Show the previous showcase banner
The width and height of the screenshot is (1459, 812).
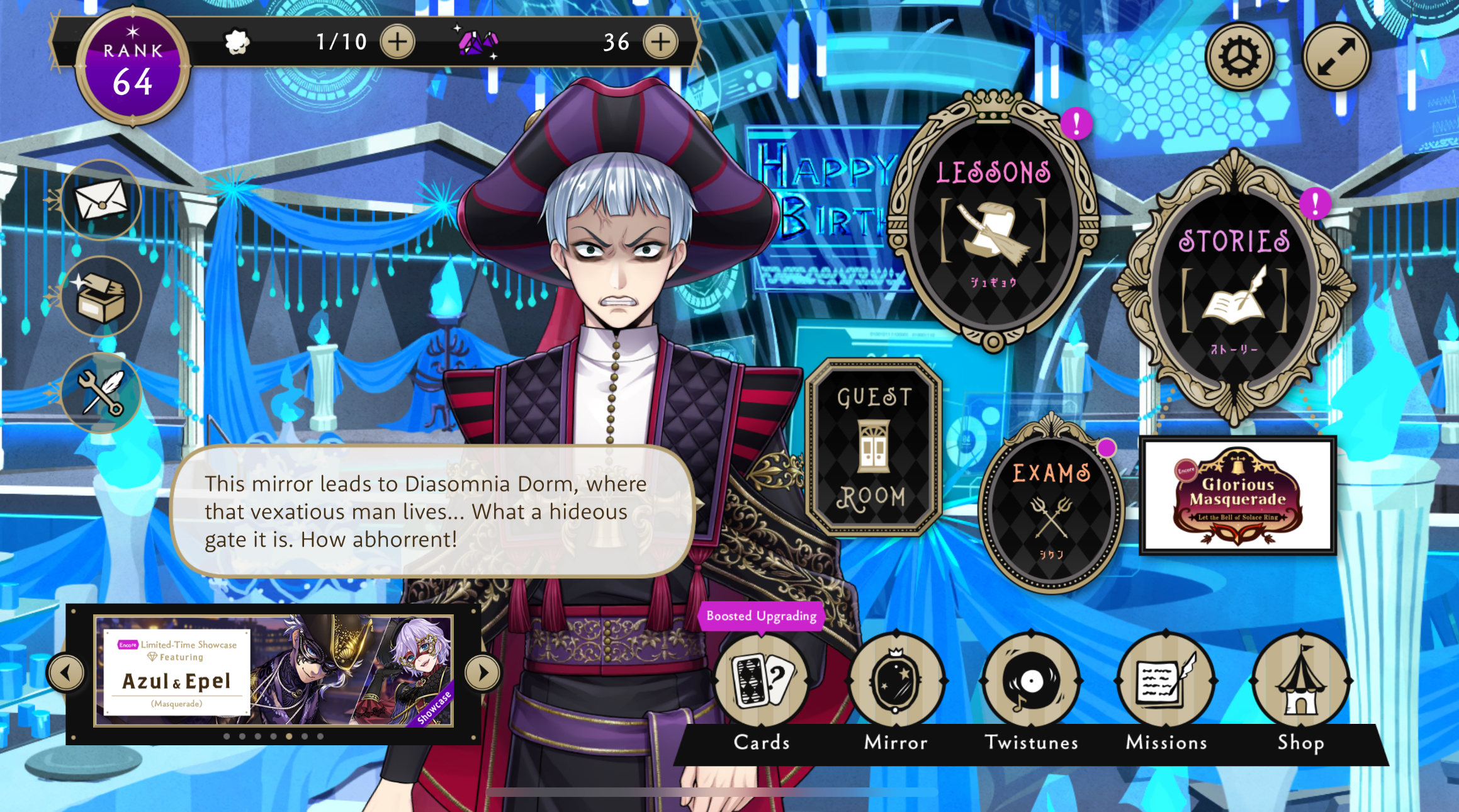pos(66,672)
